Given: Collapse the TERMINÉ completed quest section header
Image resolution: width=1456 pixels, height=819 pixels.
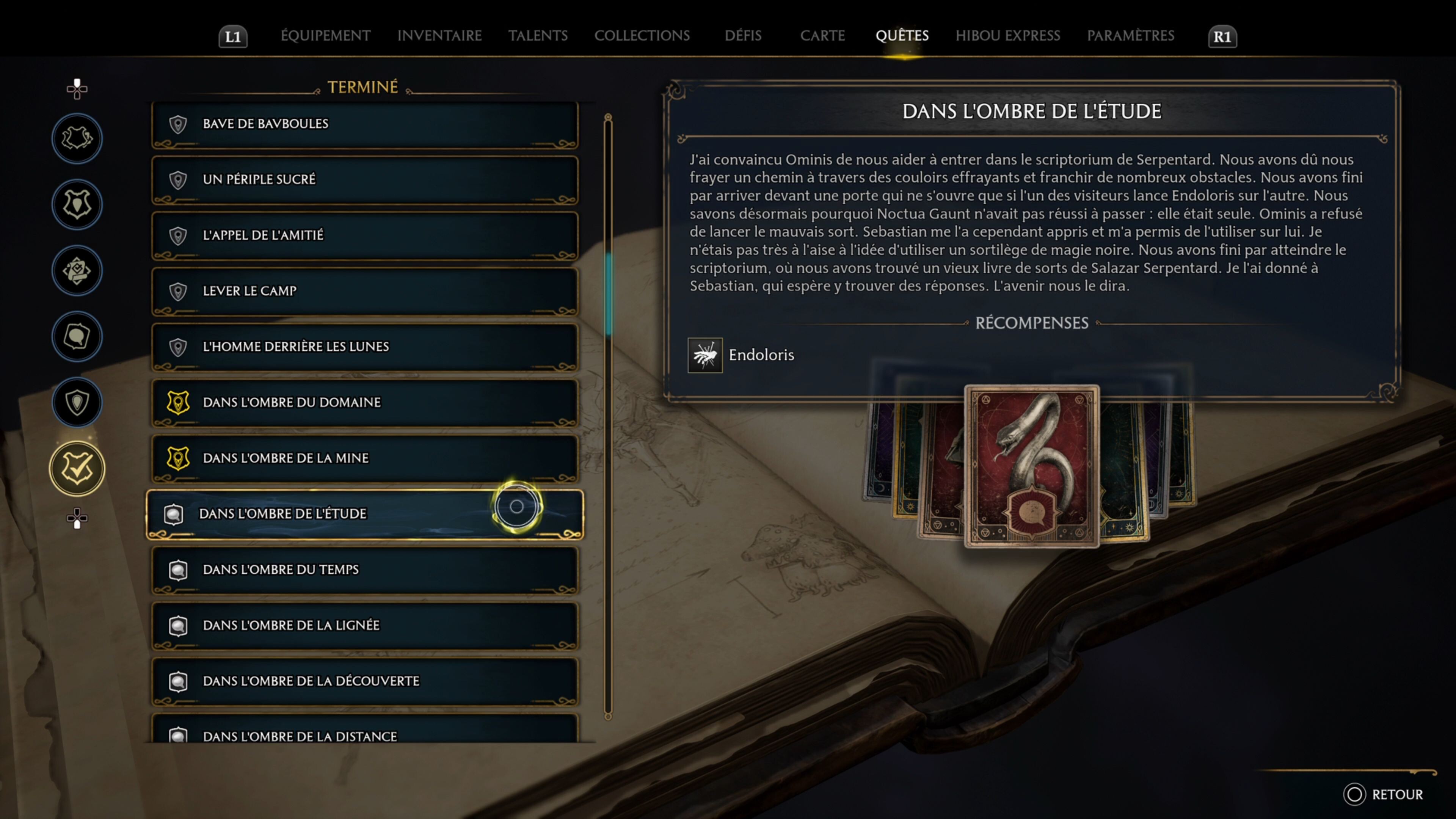Looking at the screenshot, I should (x=364, y=86).
